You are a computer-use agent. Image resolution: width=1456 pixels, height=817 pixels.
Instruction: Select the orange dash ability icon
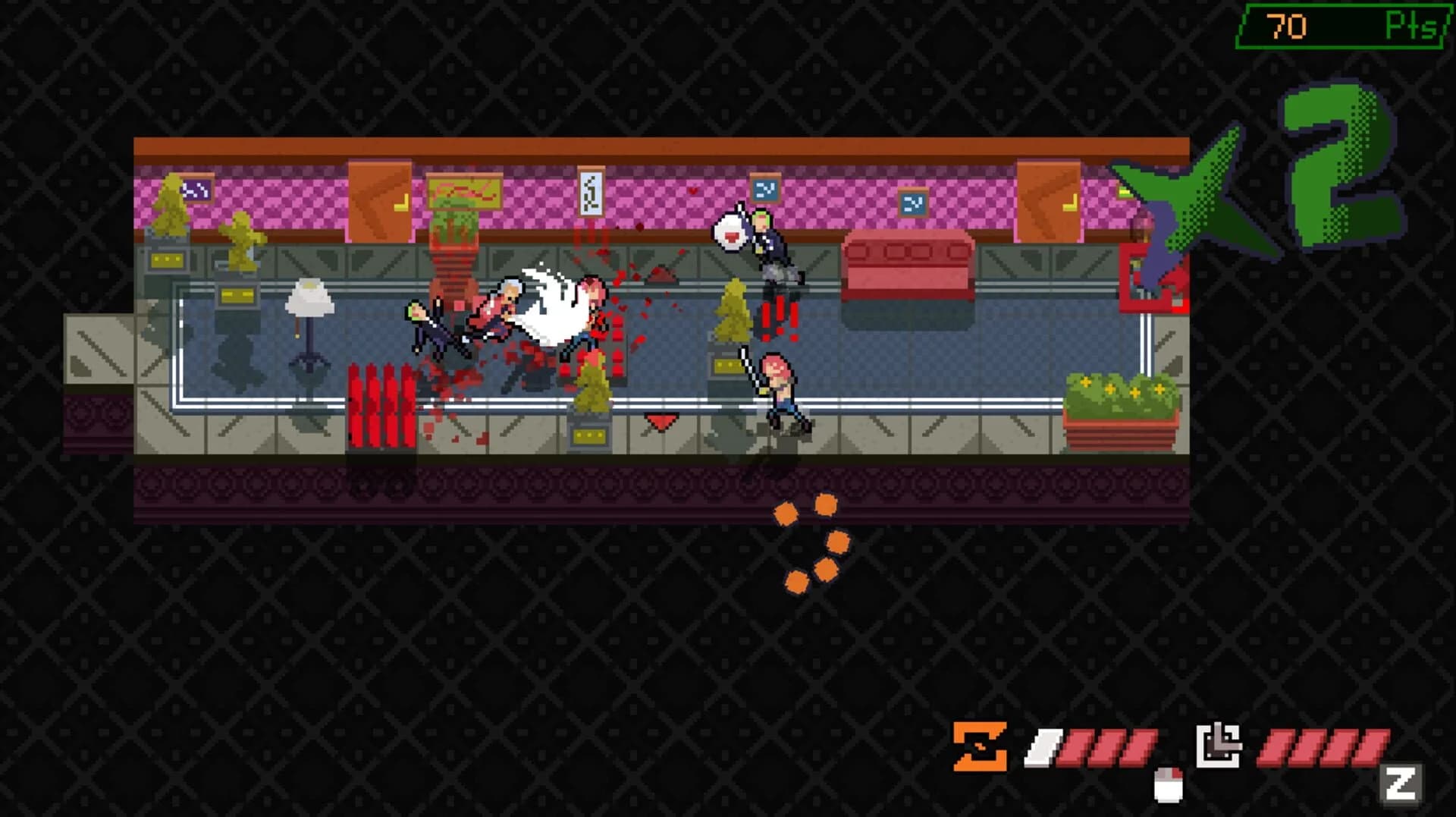click(x=978, y=743)
